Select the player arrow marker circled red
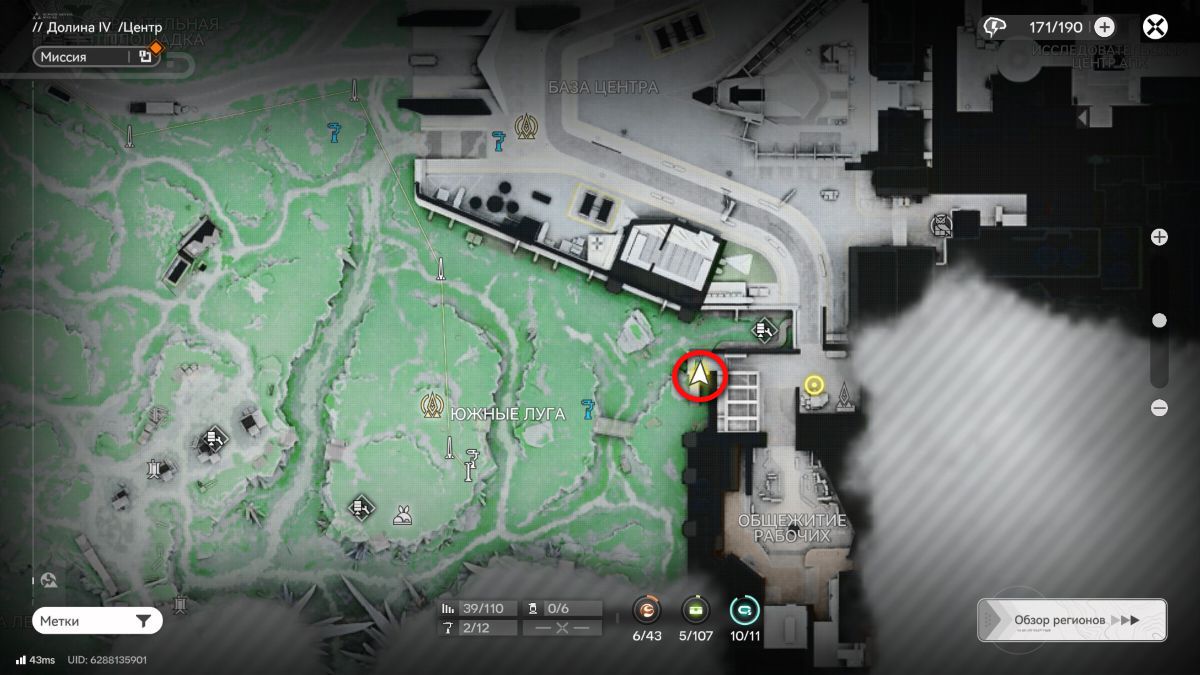Screen dimensions: 1200x675 click(x=702, y=376)
